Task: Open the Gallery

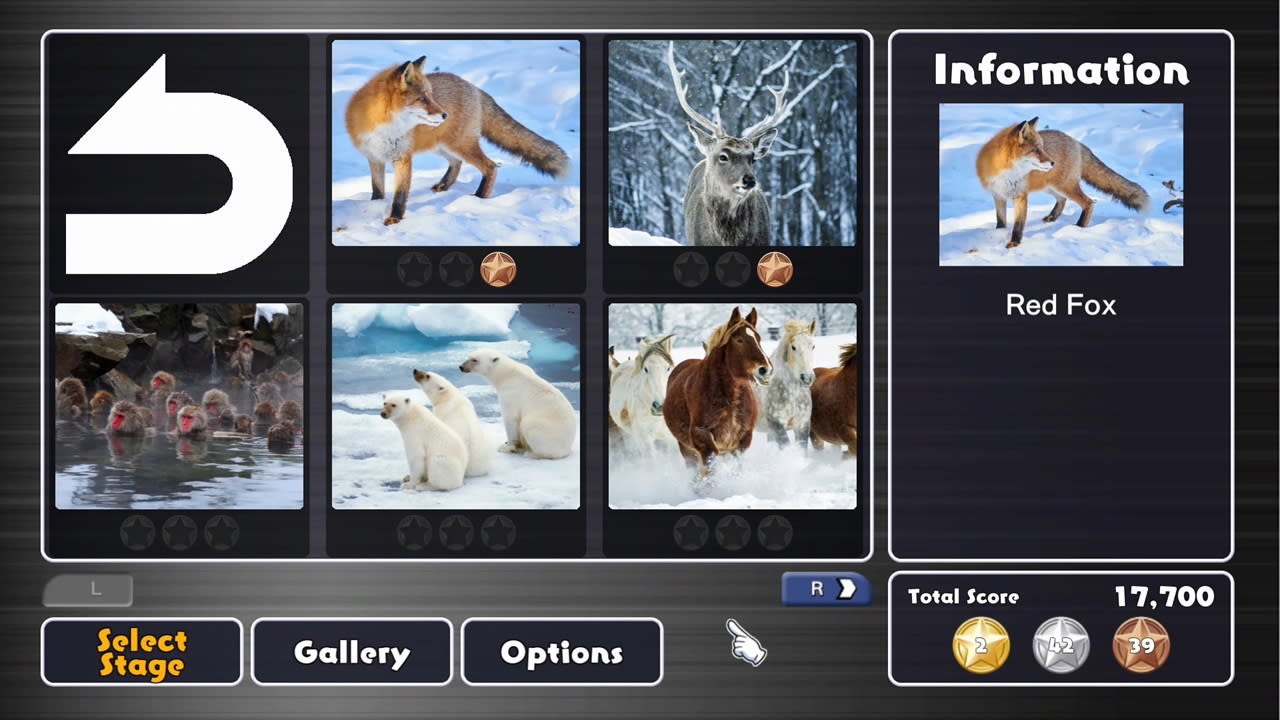Action: pyautogui.click(x=351, y=652)
